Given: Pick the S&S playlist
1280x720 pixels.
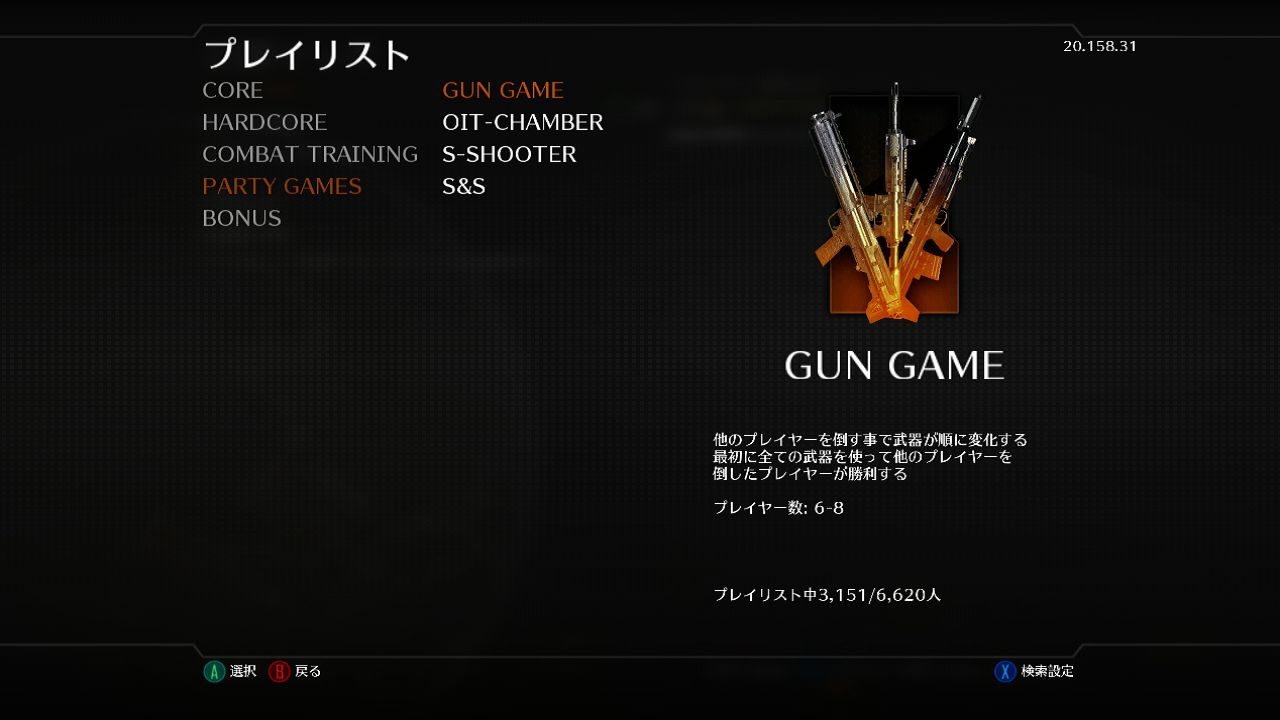Looking at the screenshot, I should (x=464, y=186).
